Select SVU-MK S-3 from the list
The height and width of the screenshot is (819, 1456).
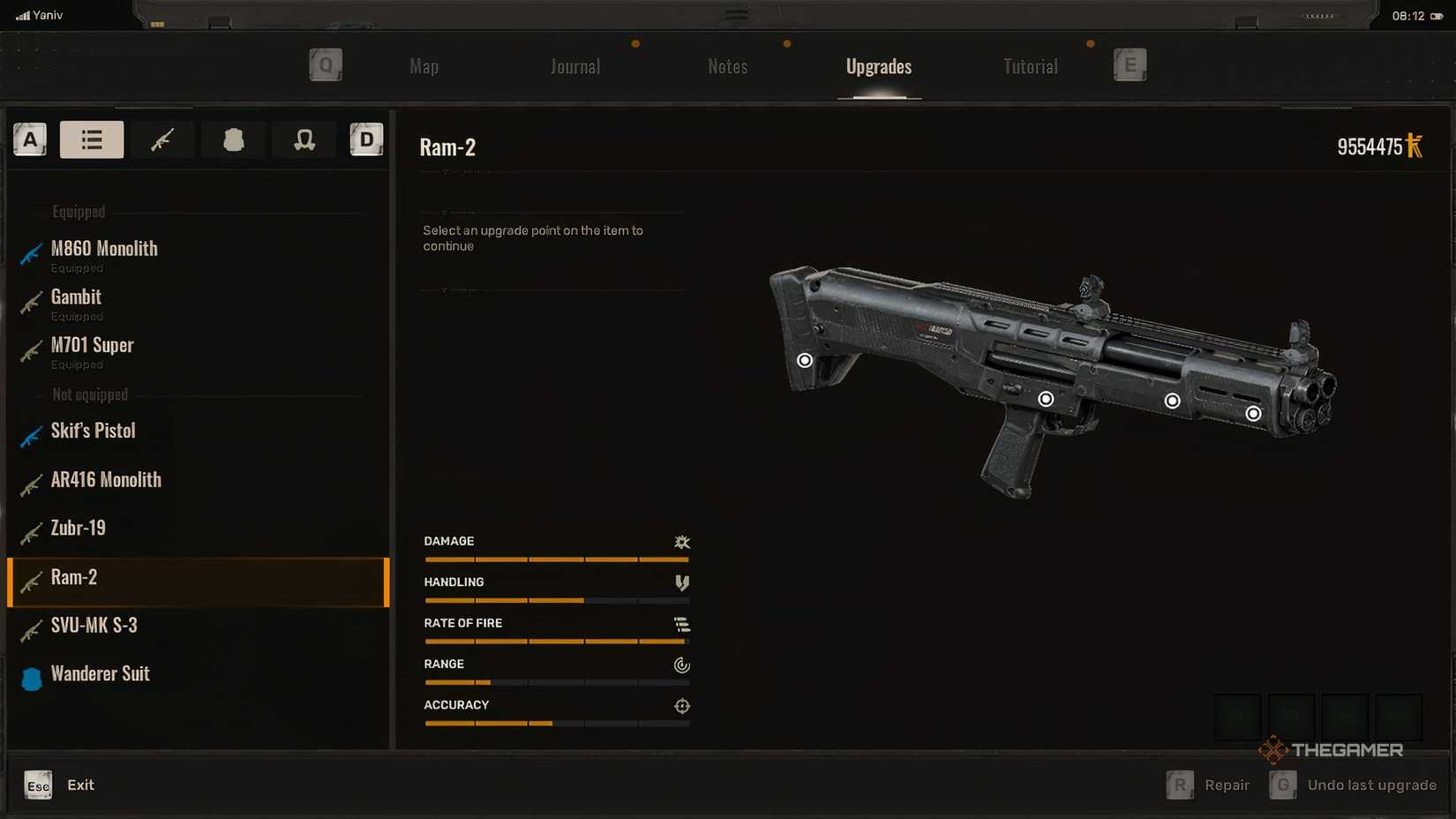click(94, 626)
